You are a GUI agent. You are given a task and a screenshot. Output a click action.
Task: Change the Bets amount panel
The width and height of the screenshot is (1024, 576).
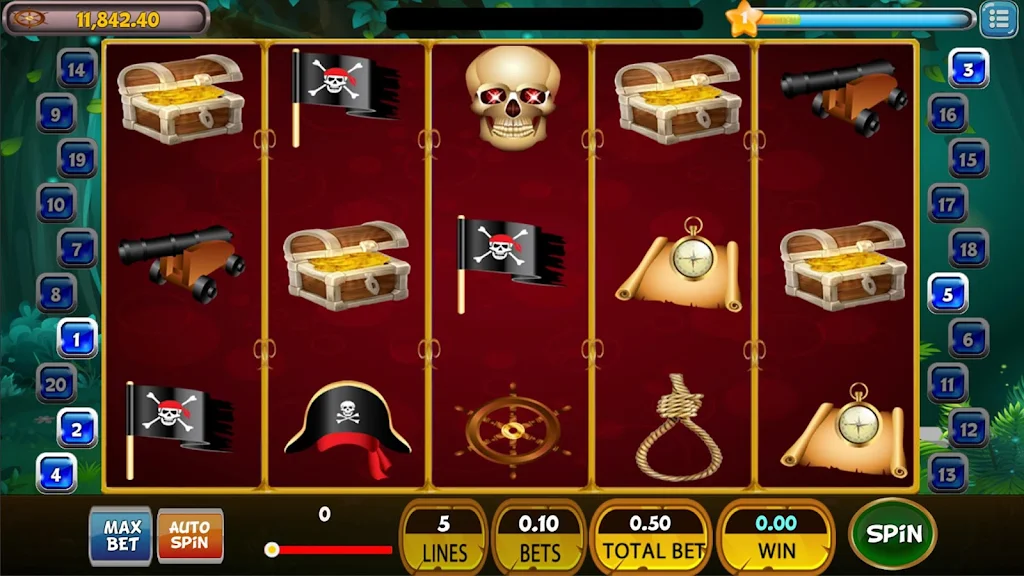coord(539,537)
